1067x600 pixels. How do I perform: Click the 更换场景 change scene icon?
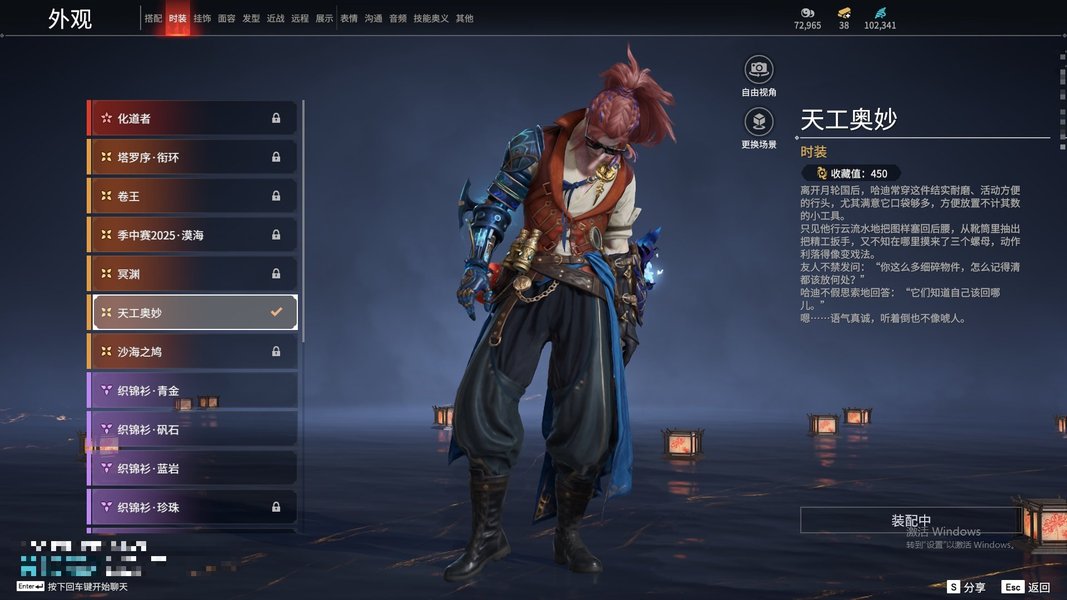[759, 122]
